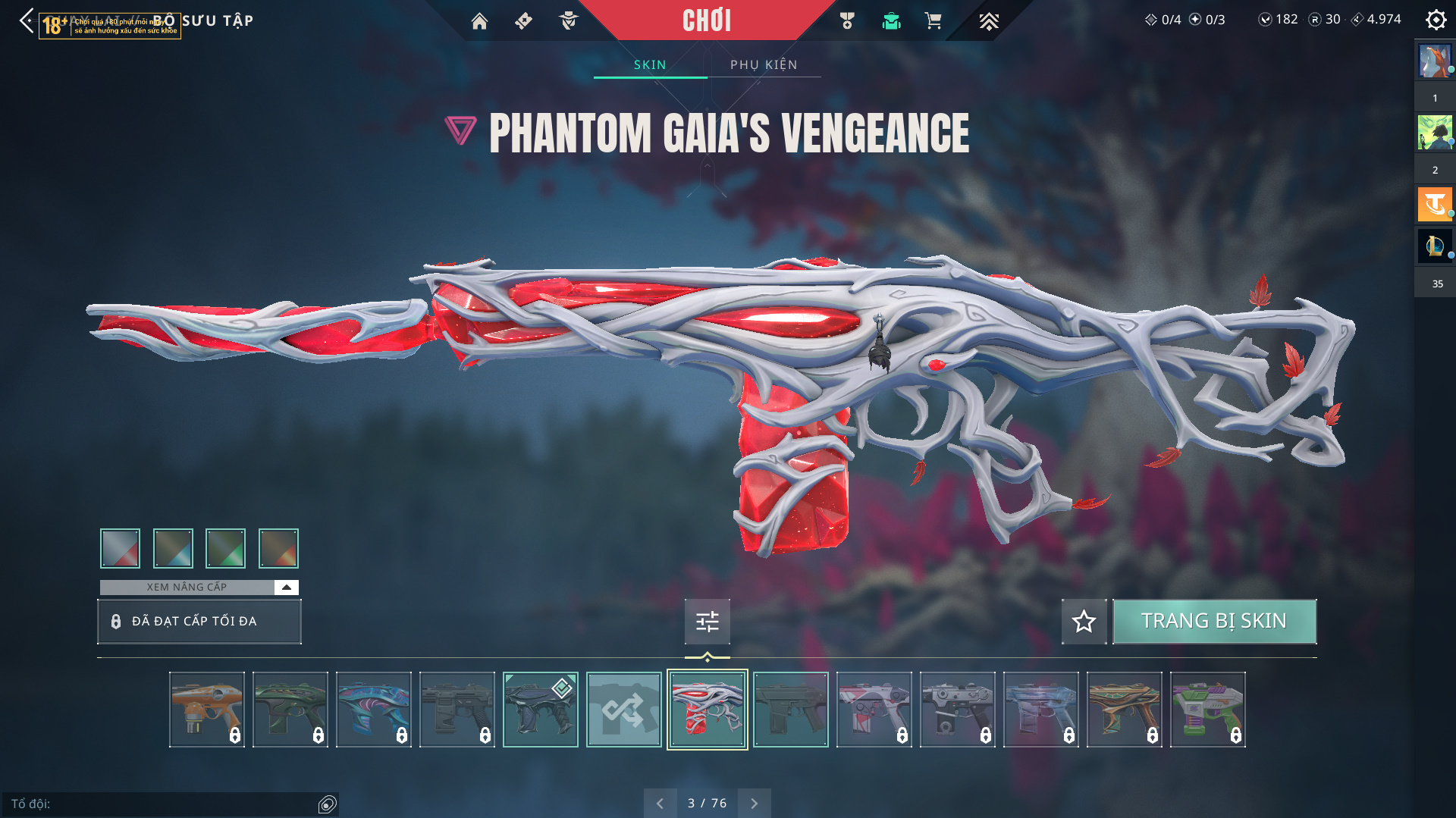Go to the next skin page

pyautogui.click(x=754, y=804)
